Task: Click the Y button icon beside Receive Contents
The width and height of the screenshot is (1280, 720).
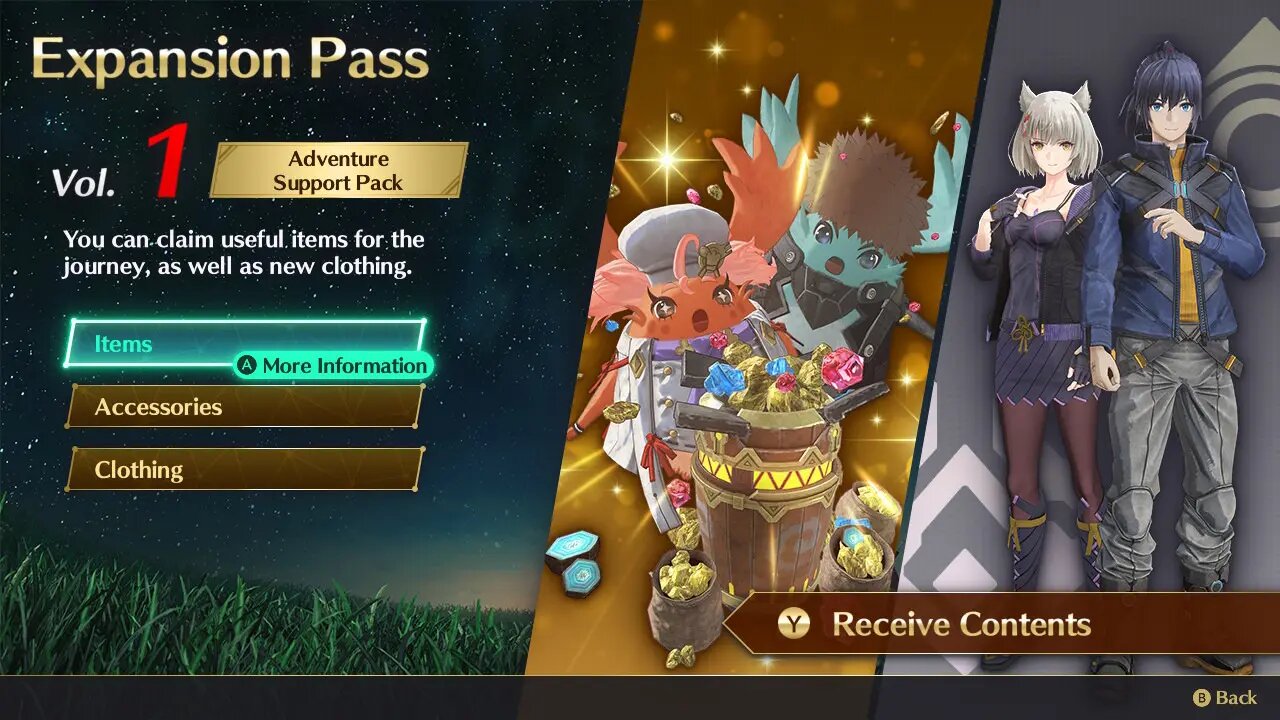Action: point(793,624)
